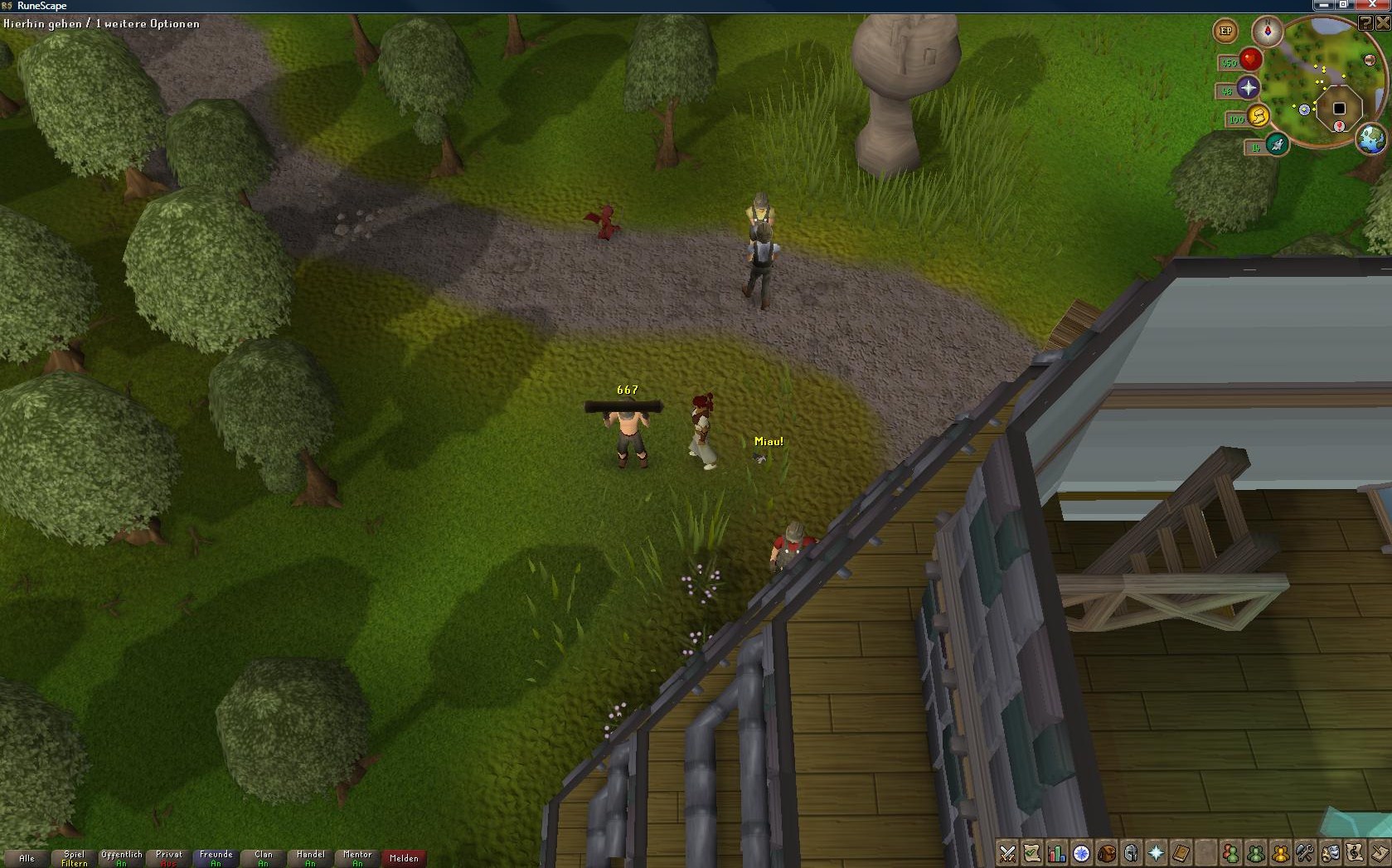Select the Freunde chat tab
Image resolution: width=1392 pixels, height=868 pixels.
click(216, 858)
